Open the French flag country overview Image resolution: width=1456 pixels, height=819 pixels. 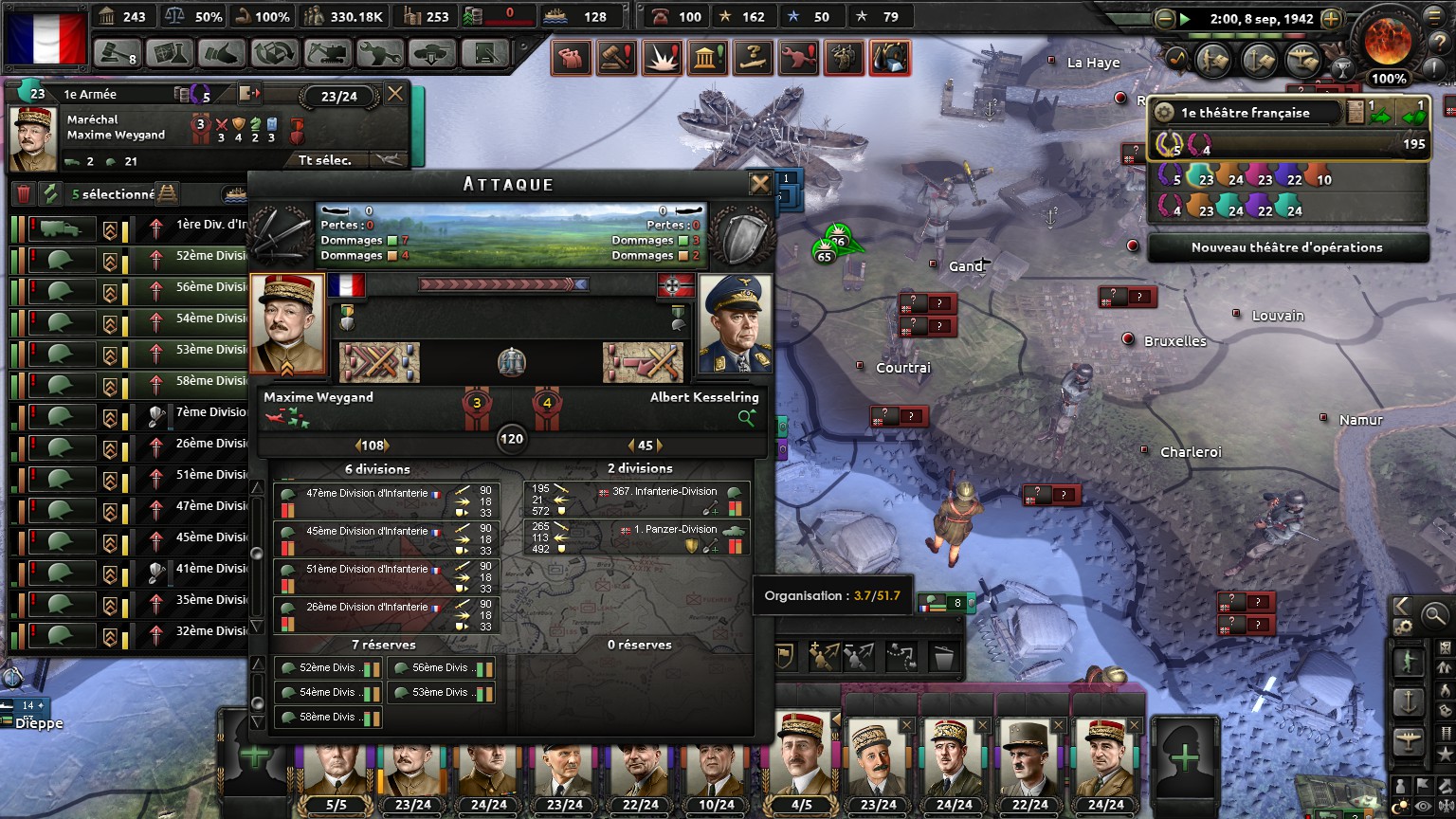point(46,37)
